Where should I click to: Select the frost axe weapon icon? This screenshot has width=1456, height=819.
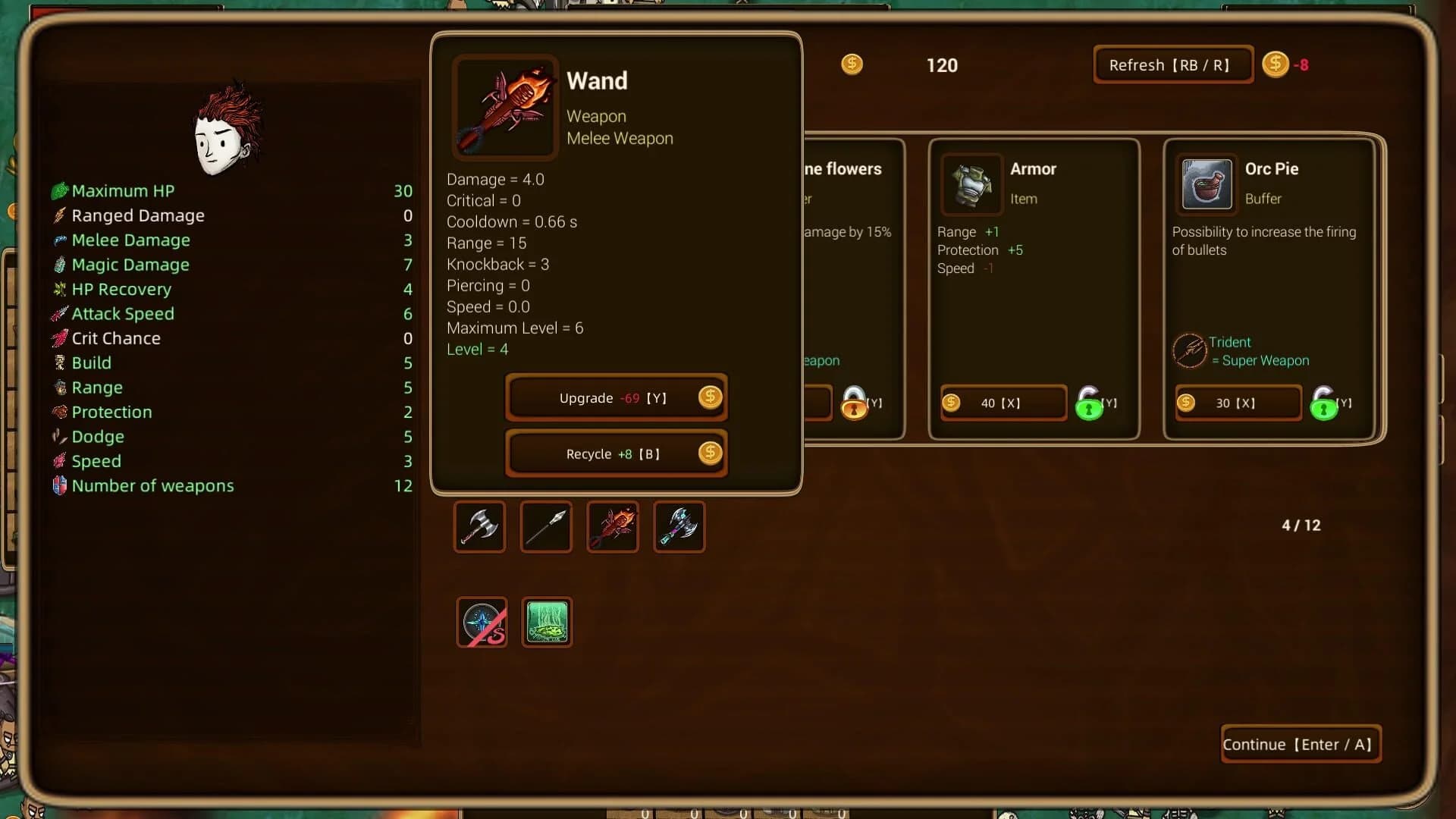click(x=679, y=526)
